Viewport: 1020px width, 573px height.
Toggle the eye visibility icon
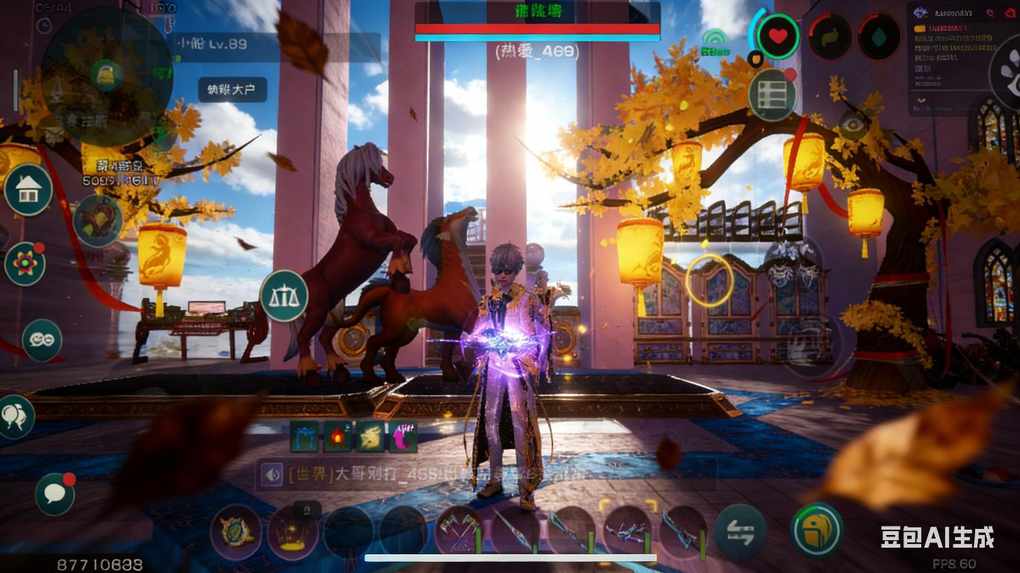[853, 125]
